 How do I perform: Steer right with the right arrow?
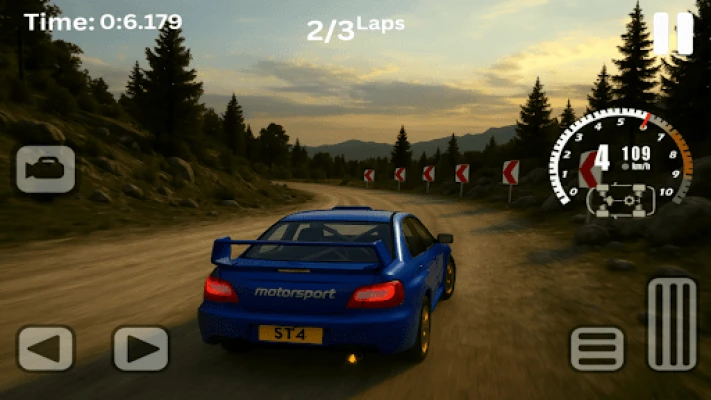pyautogui.click(x=140, y=349)
